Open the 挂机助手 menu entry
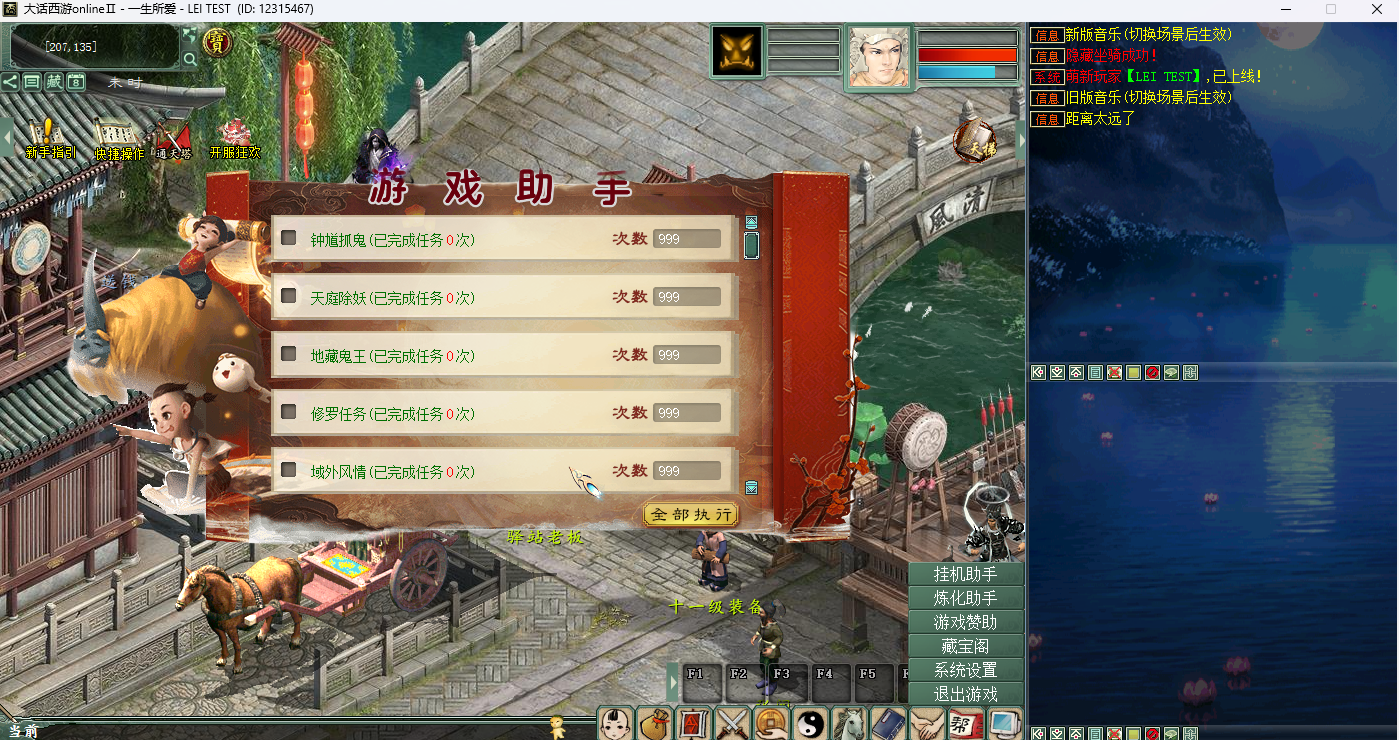The width and height of the screenshot is (1399, 740). coord(965,574)
